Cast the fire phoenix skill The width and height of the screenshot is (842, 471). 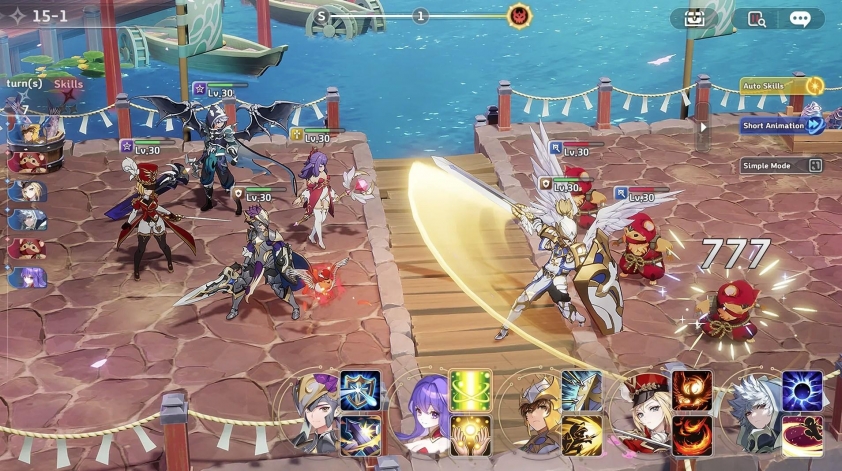[x=692, y=391]
